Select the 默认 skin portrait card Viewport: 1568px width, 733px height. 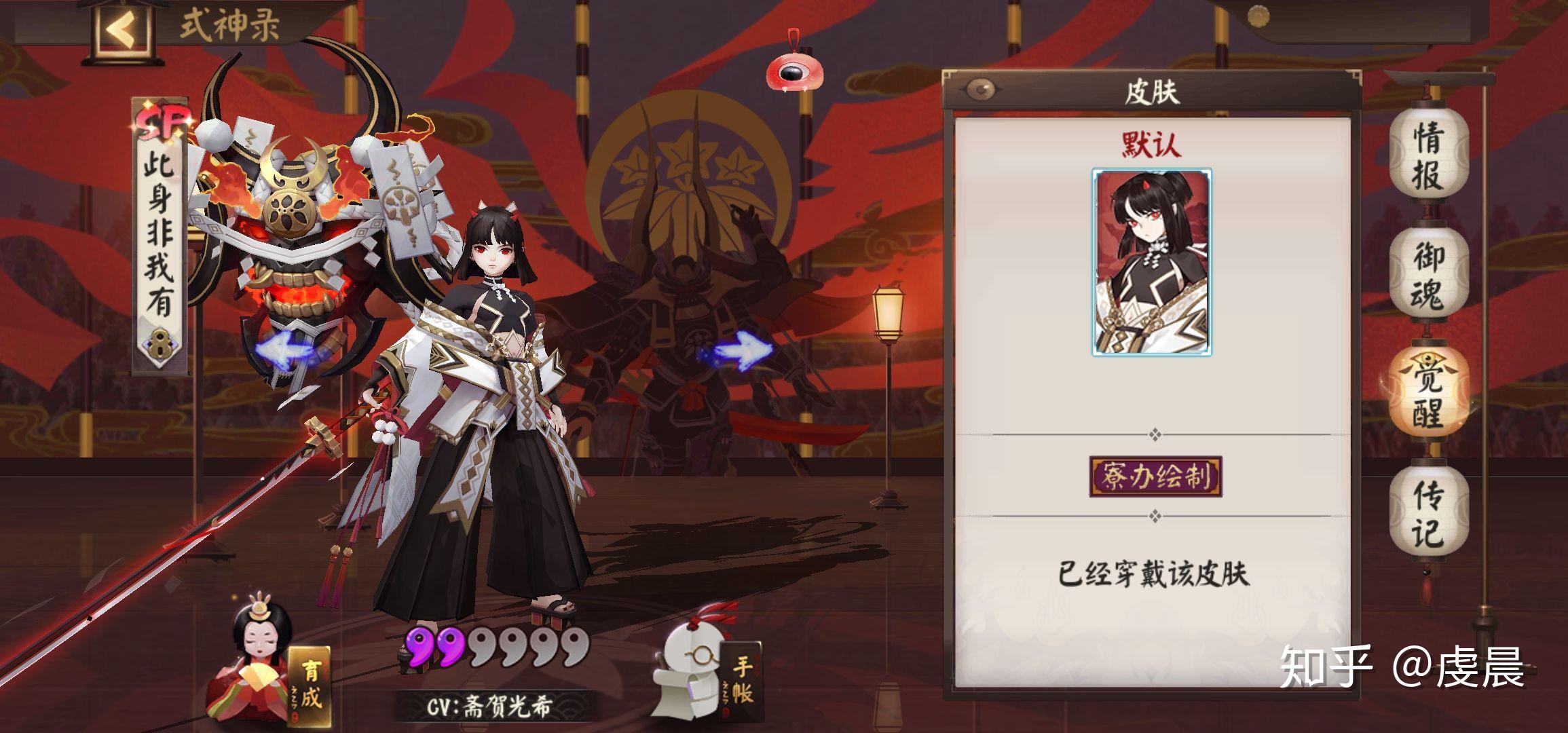click(1152, 263)
